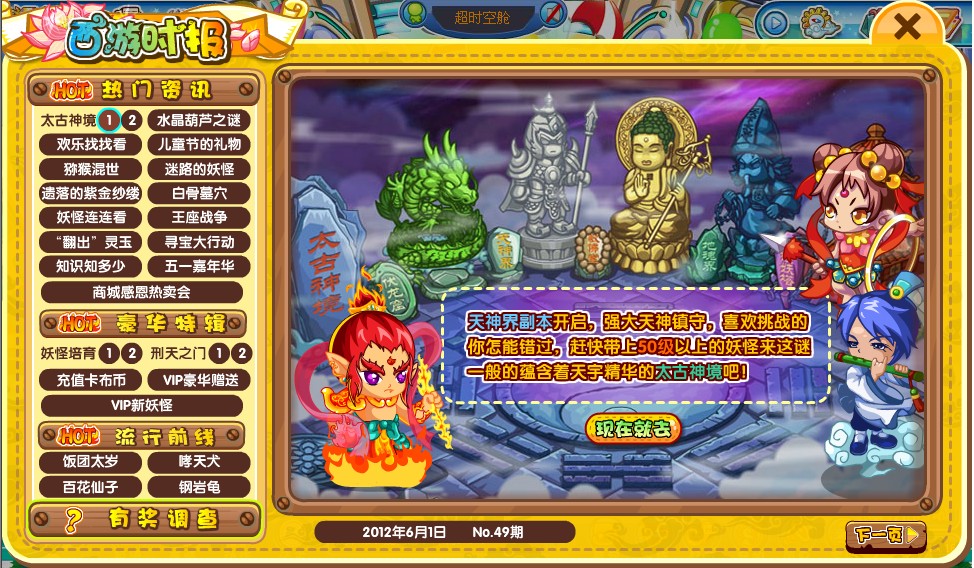Switch to page 2 of 太古神境

(x=131, y=120)
